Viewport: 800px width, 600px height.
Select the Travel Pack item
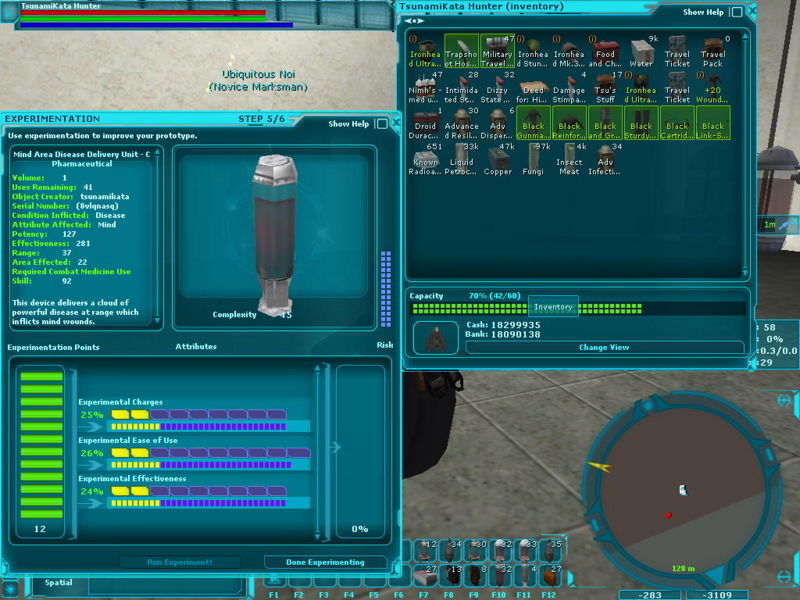713,53
